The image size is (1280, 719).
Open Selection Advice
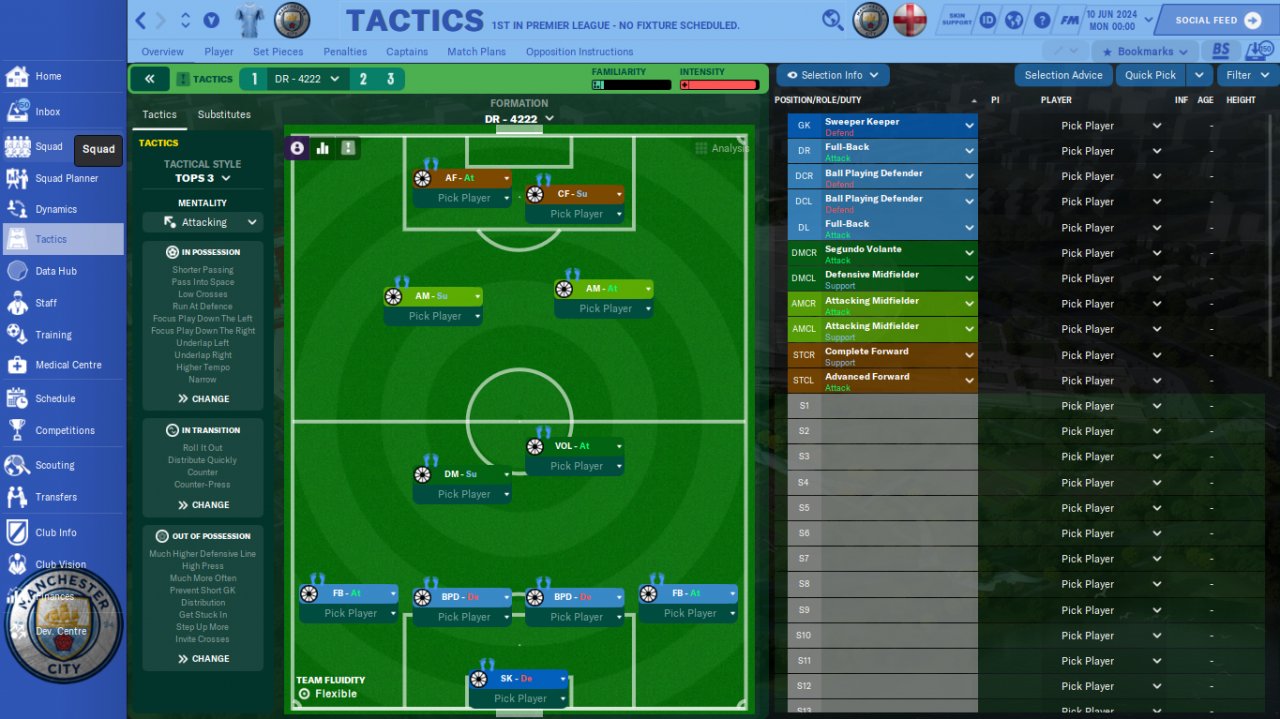click(x=1063, y=75)
